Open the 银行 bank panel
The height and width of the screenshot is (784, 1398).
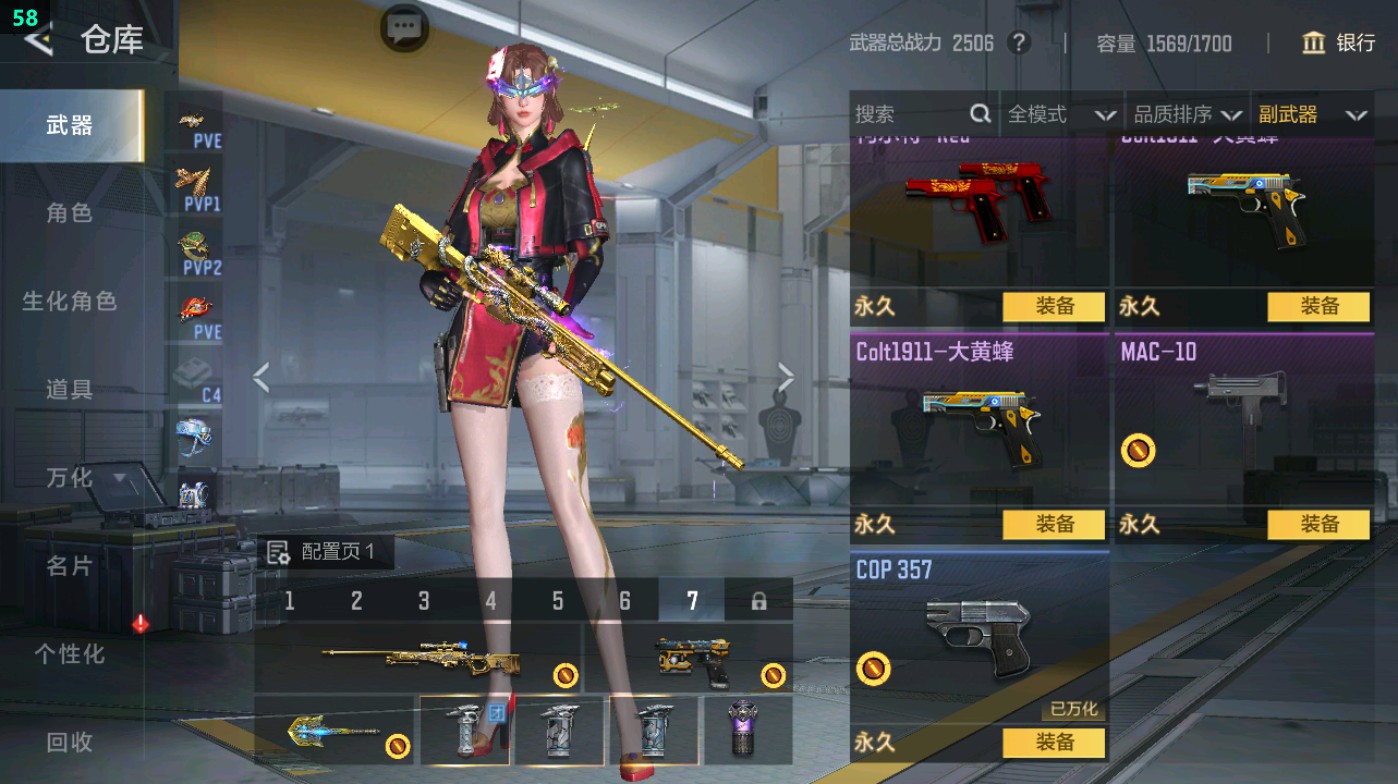(x=1341, y=44)
